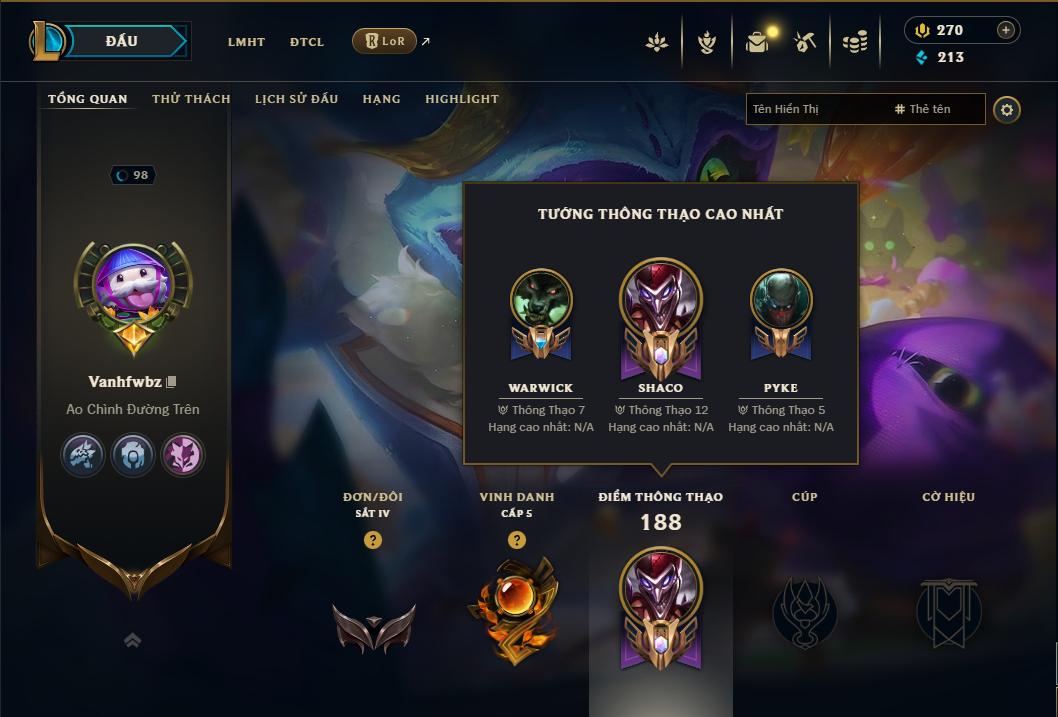Select the Pyke mastery portrait
This screenshot has height=717, width=1058.
click(x=781, y=301)
